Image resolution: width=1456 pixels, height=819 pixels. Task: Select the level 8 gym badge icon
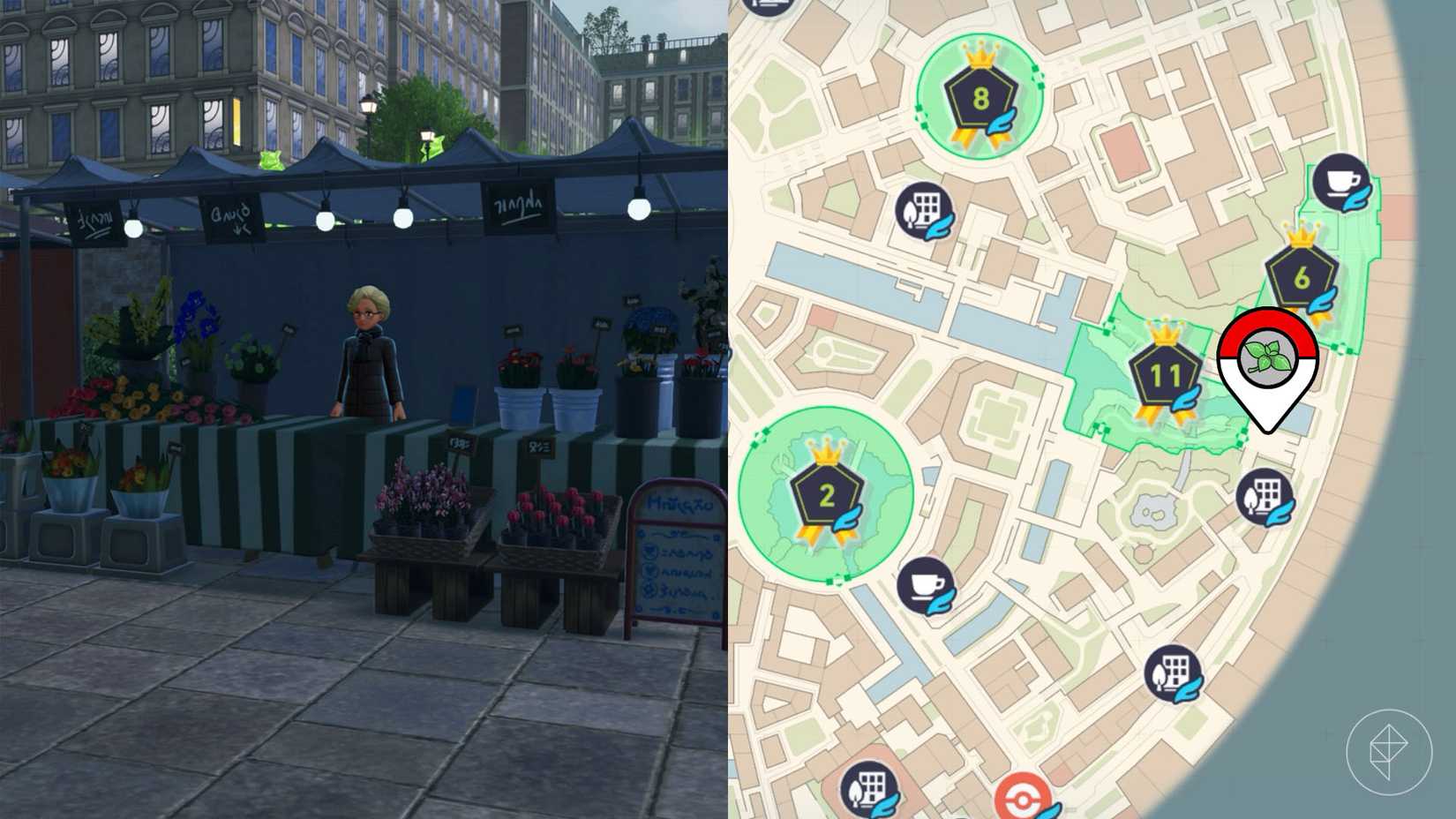[x=979, y=99]
